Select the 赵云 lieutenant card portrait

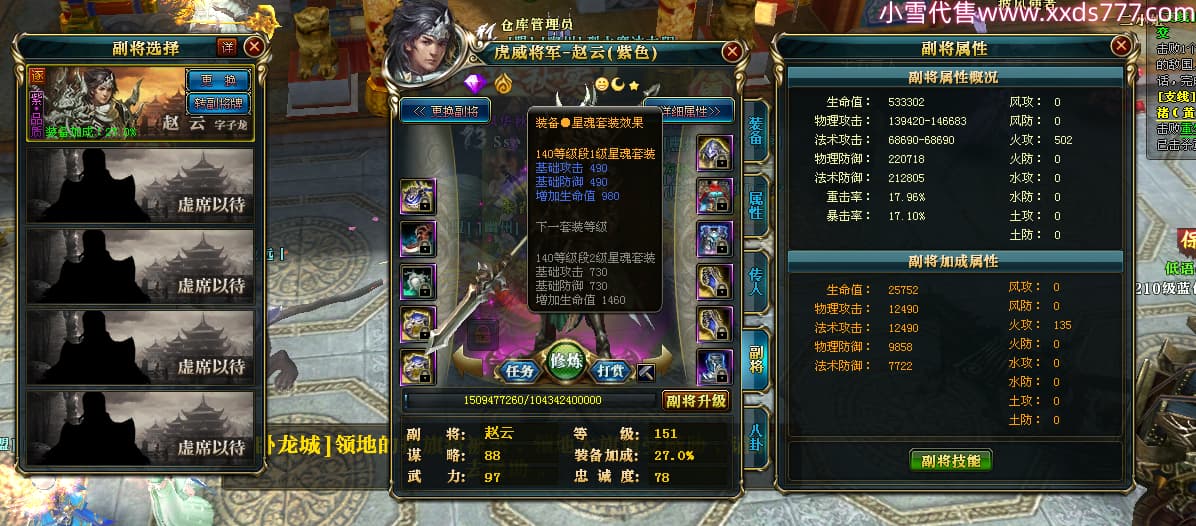point(107,105)
